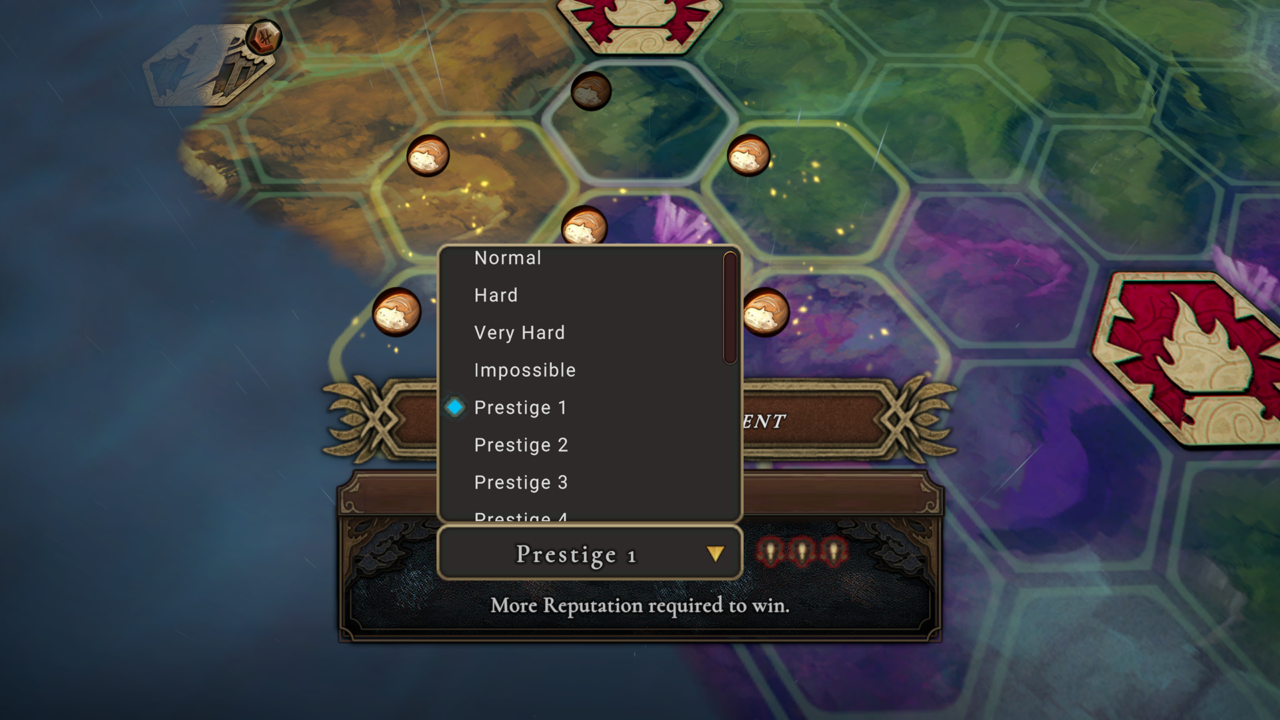Click the partially hidden banner button behind the list

820,420
